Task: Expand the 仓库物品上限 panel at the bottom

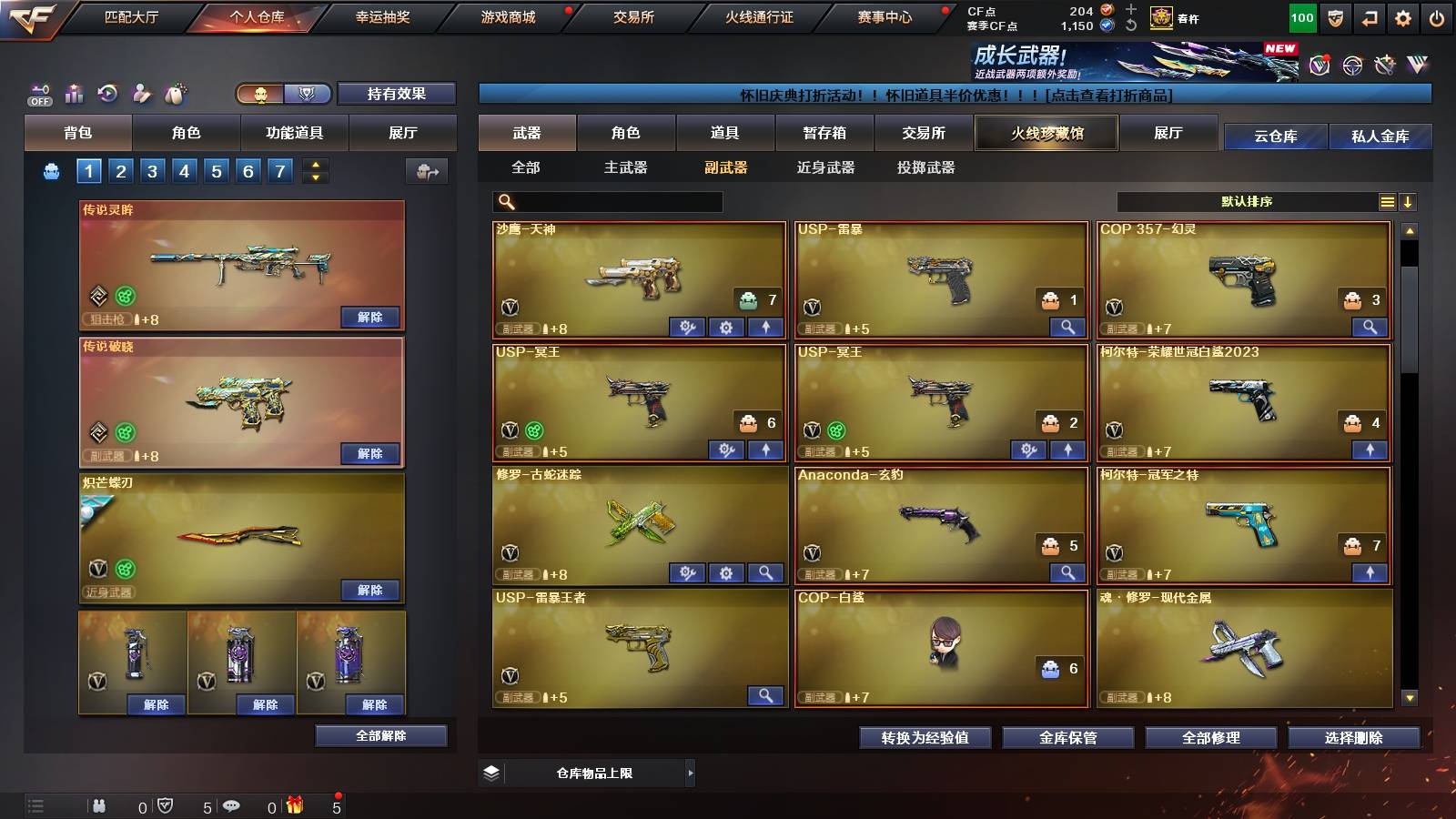Action: pos(691,772)
